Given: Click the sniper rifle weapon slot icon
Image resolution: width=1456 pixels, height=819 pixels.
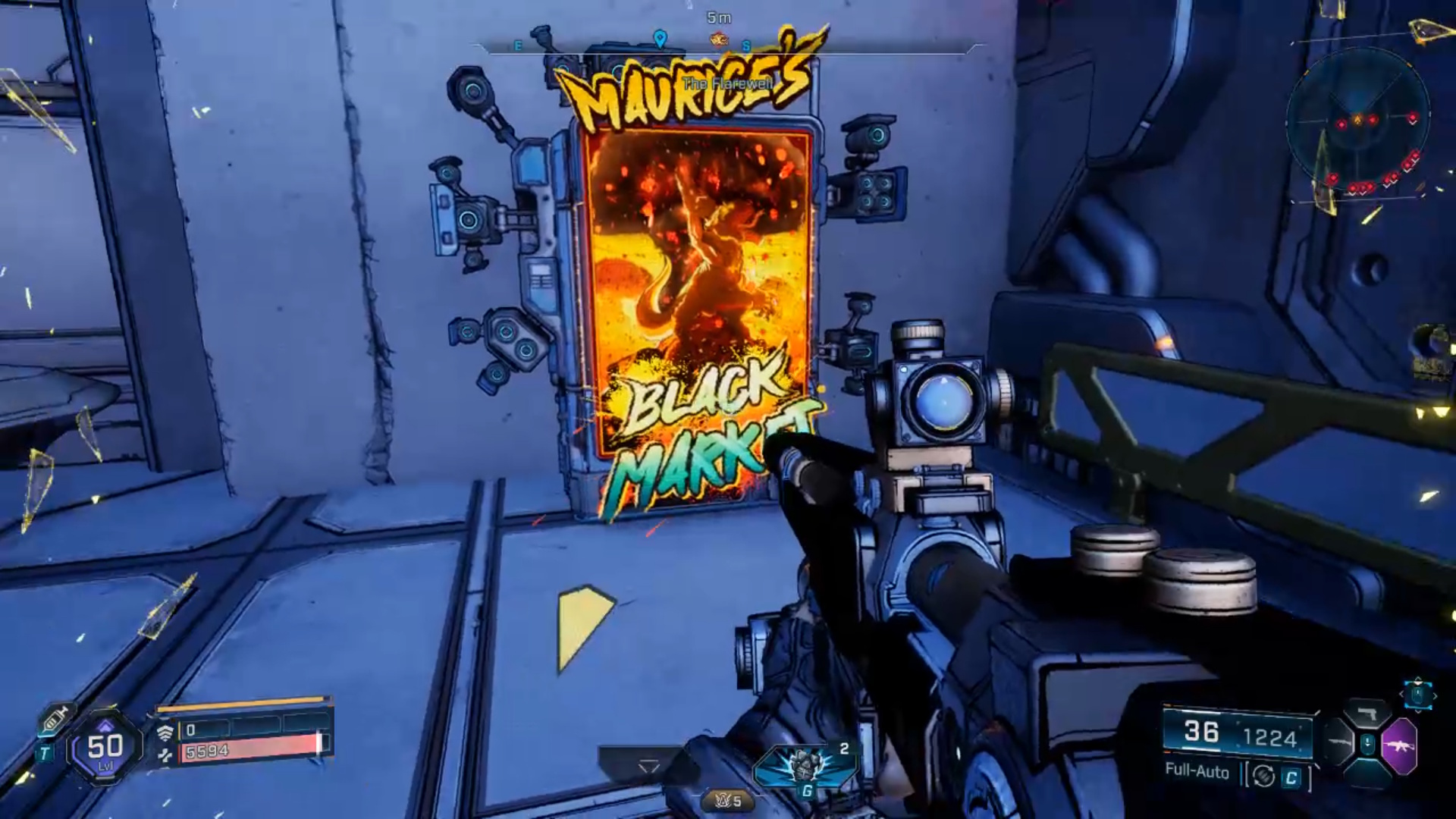Looking at the screenshot, I should point(1340,742).
